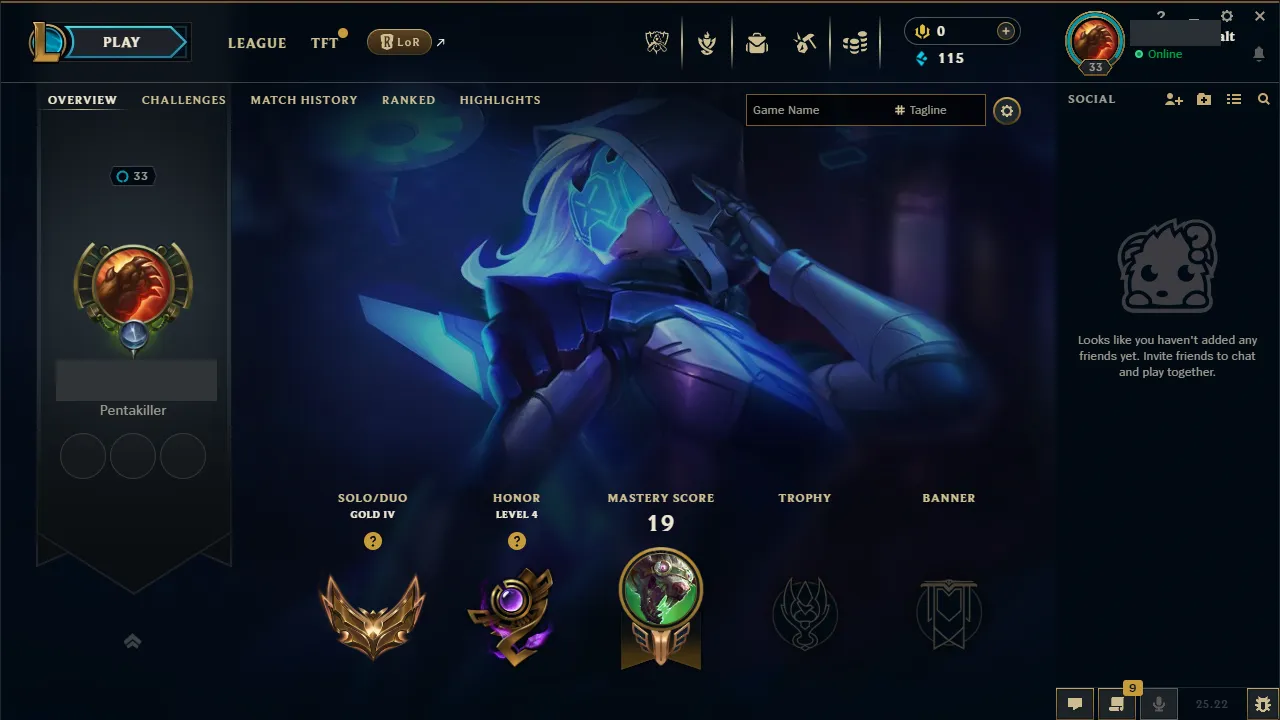Open the friends list view options icon

click(1234, 99)
